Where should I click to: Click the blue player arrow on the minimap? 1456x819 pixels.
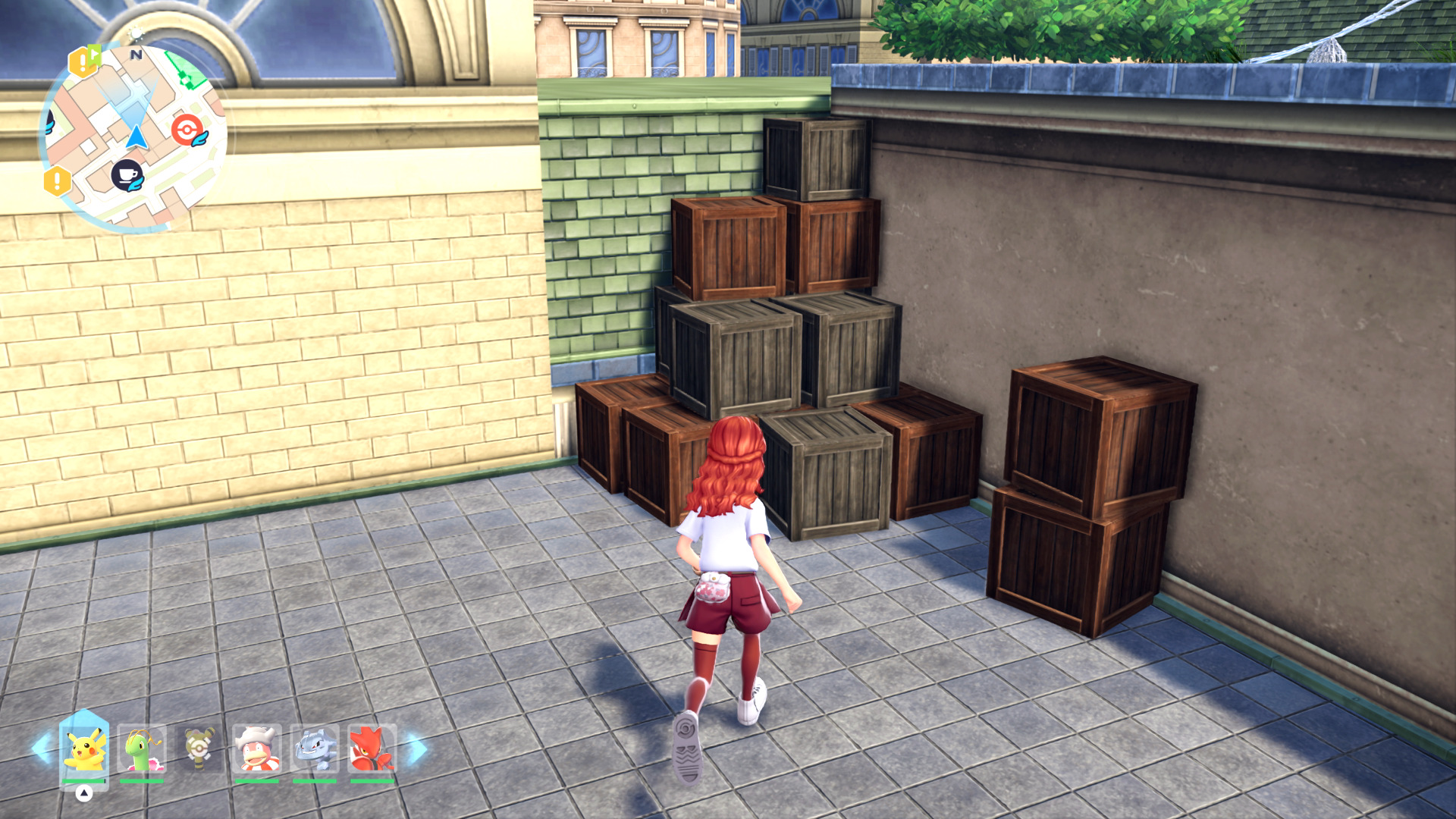click(136, 136)
